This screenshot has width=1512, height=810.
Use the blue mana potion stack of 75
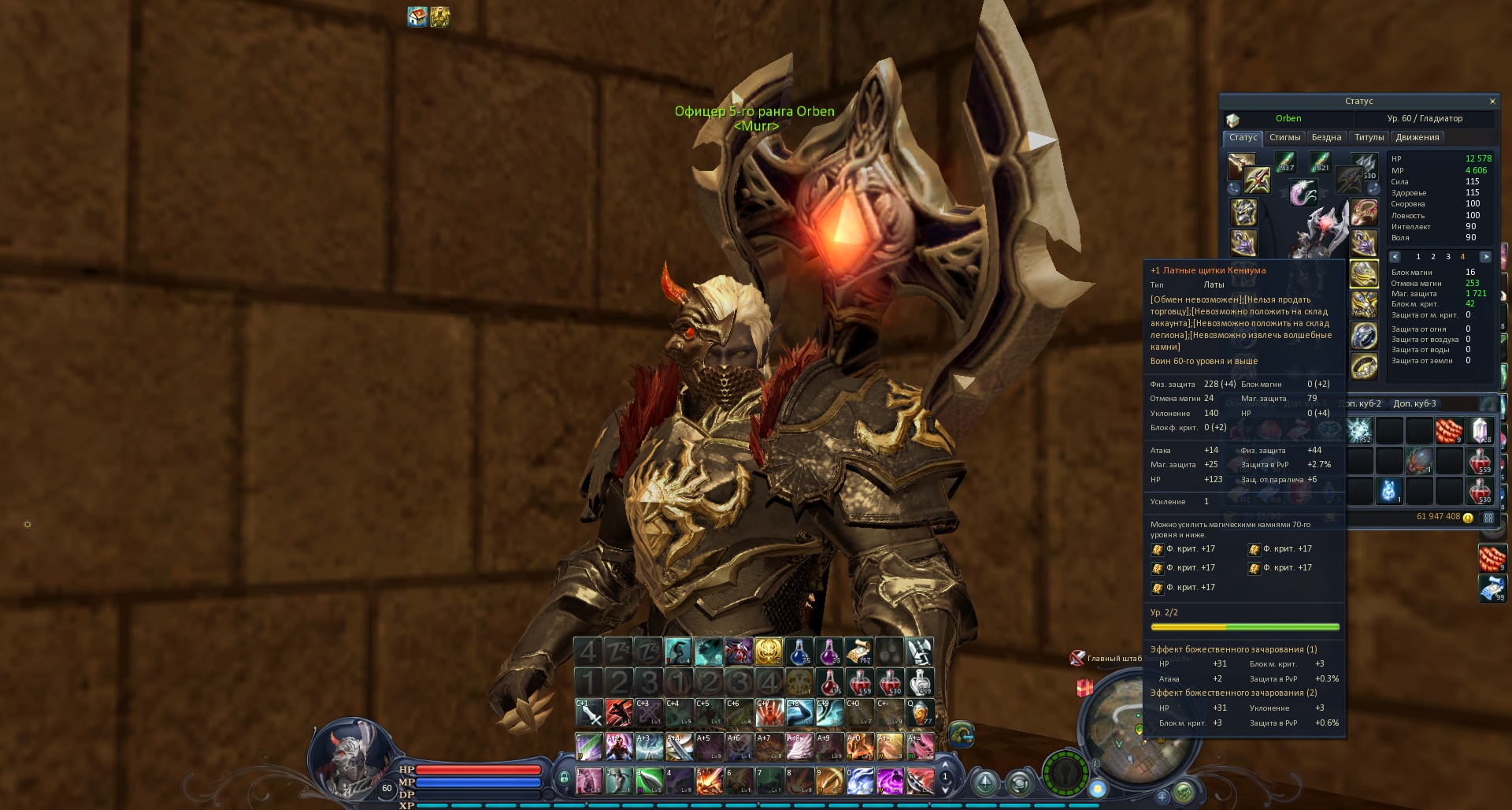799,652
